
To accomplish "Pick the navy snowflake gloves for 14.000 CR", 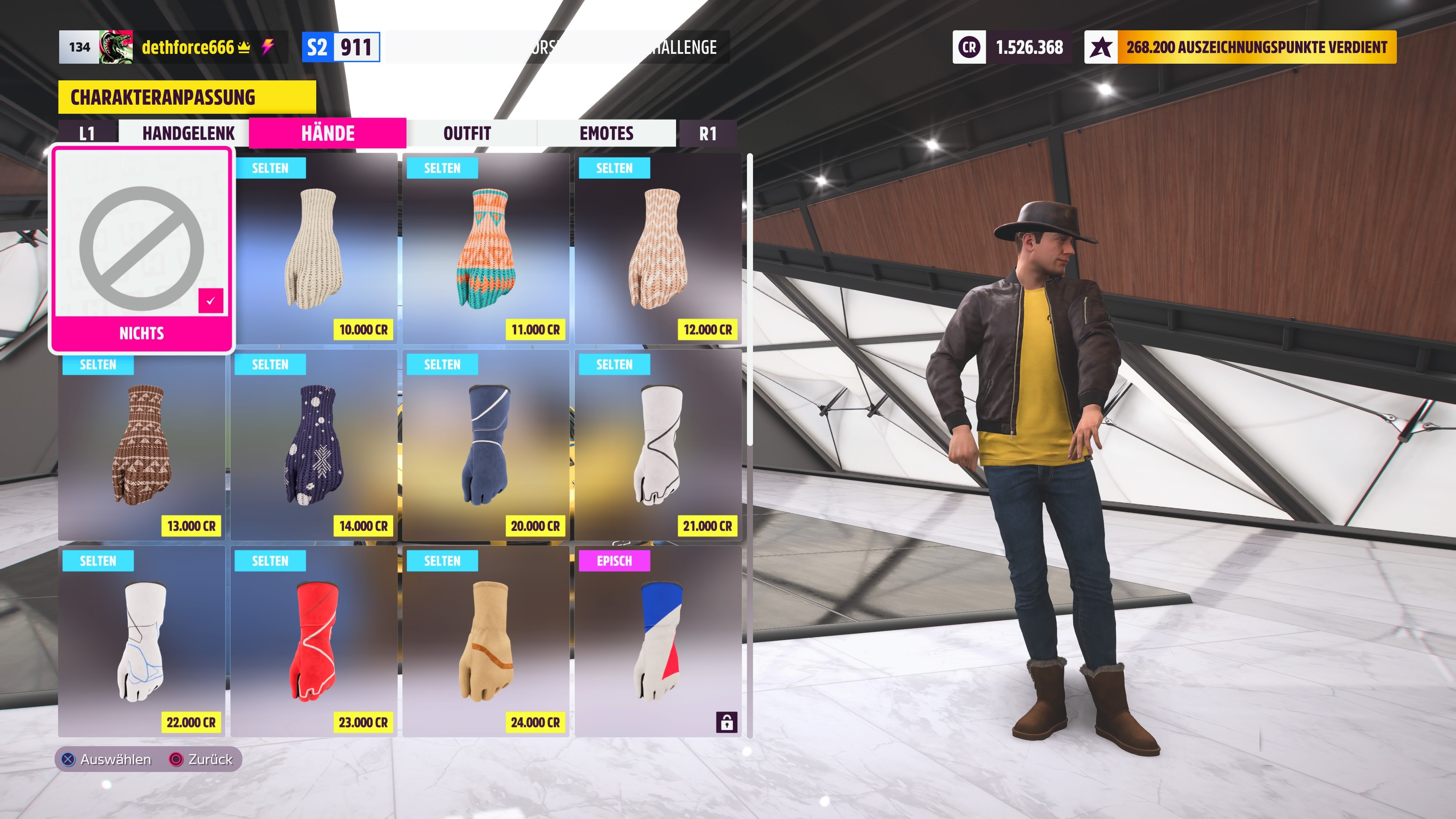I will tap(314, 446).
